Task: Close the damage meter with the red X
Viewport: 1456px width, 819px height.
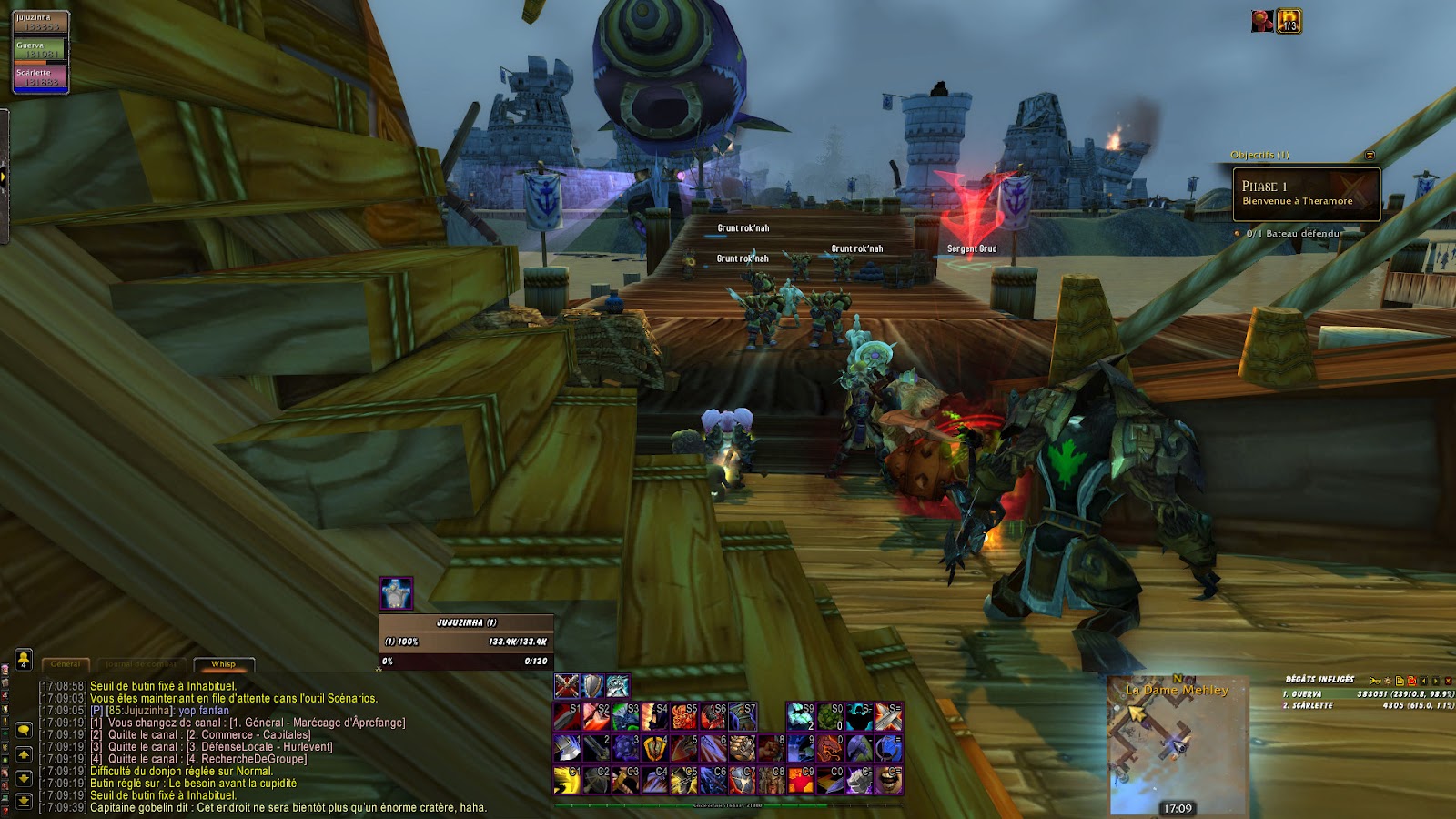Action: (x=1448, y=681)
